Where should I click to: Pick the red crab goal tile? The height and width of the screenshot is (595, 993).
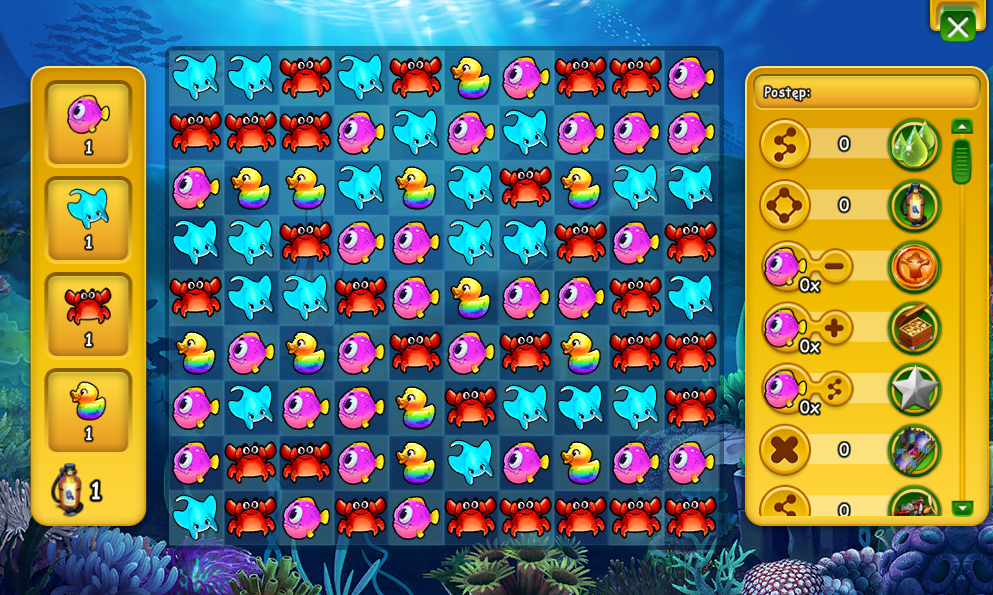coord(88,314)
